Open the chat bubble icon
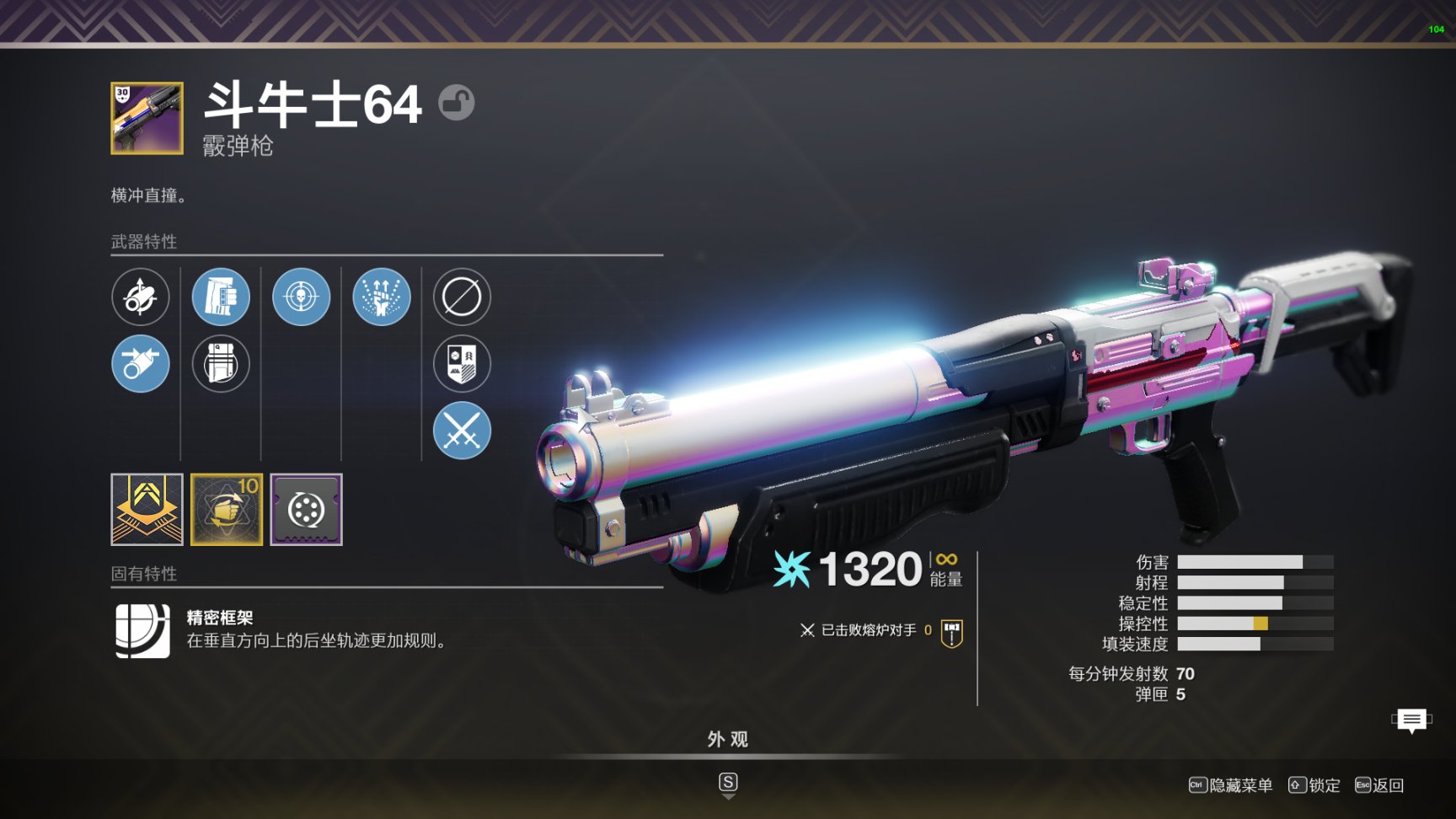Image resolution: width=1456 pixels, height=819 pixels. pos(1411,720)
